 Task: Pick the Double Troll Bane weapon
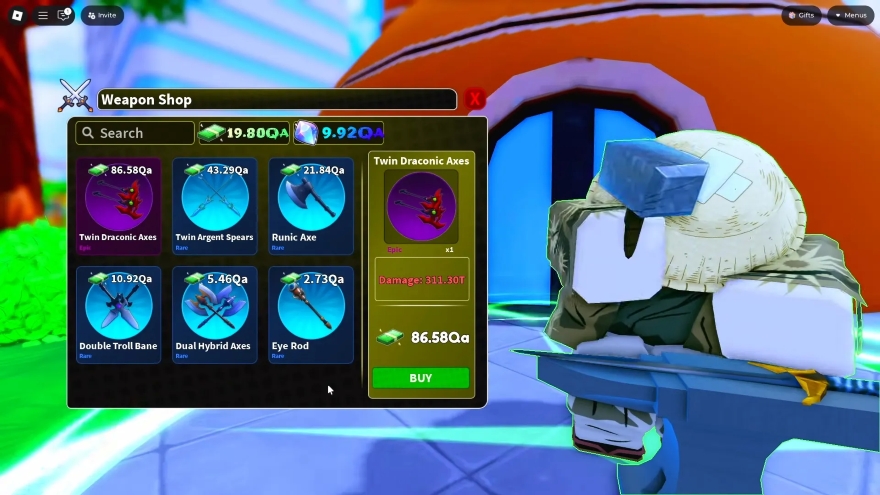(x=118, y=314)
